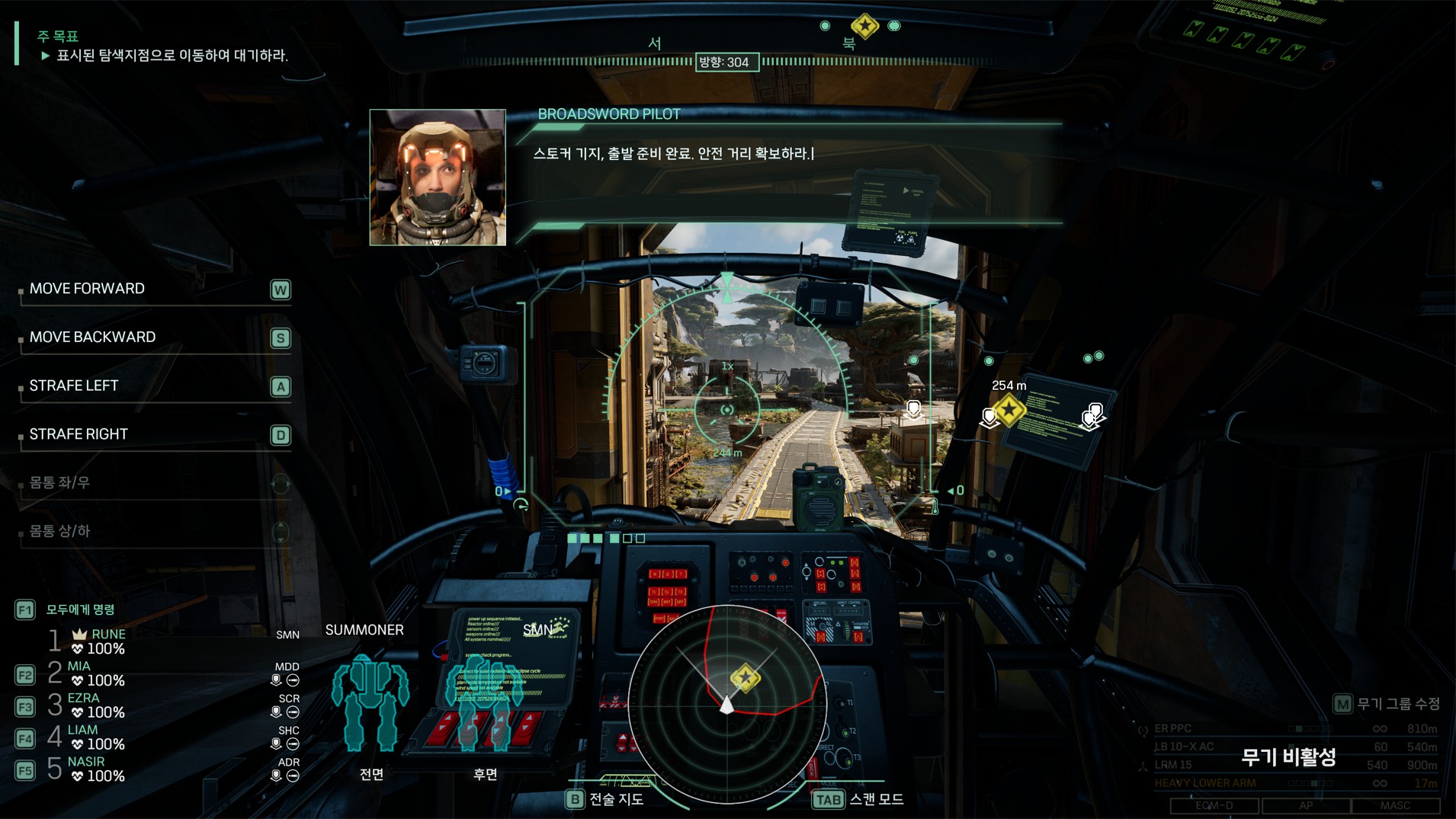The height and width of the screenshot is (819, 1456).
Task: Click the Summoner front armor diagram
Action: pyautogui.click(x=370, y=702)
